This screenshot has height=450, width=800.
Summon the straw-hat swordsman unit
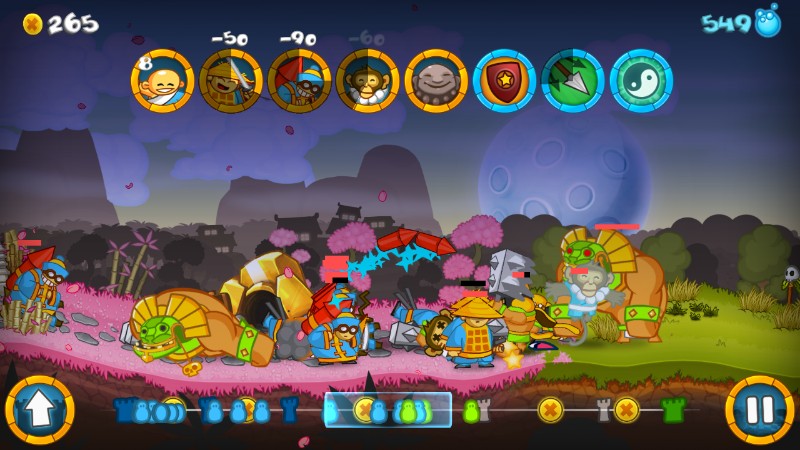point(231,81)
